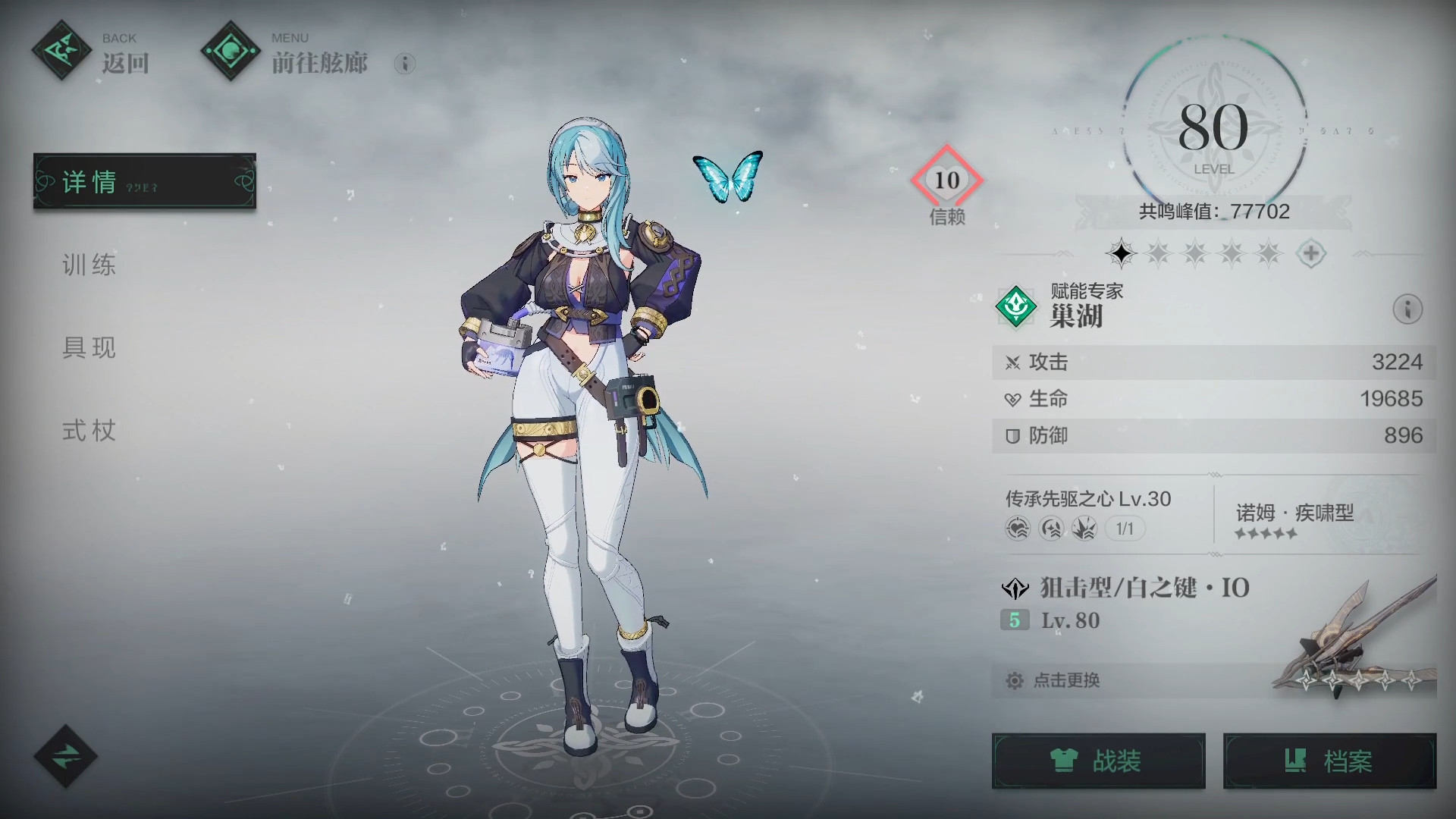Open the 档案 archive button
Image resolution: width=1456 pixels, height=819 pixels.
click(x=1329, y=761)
